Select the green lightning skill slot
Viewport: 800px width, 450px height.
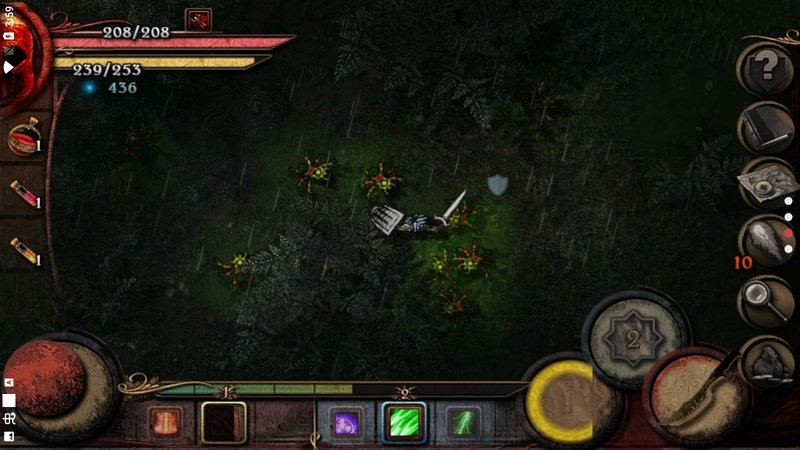tap(462, 422)
